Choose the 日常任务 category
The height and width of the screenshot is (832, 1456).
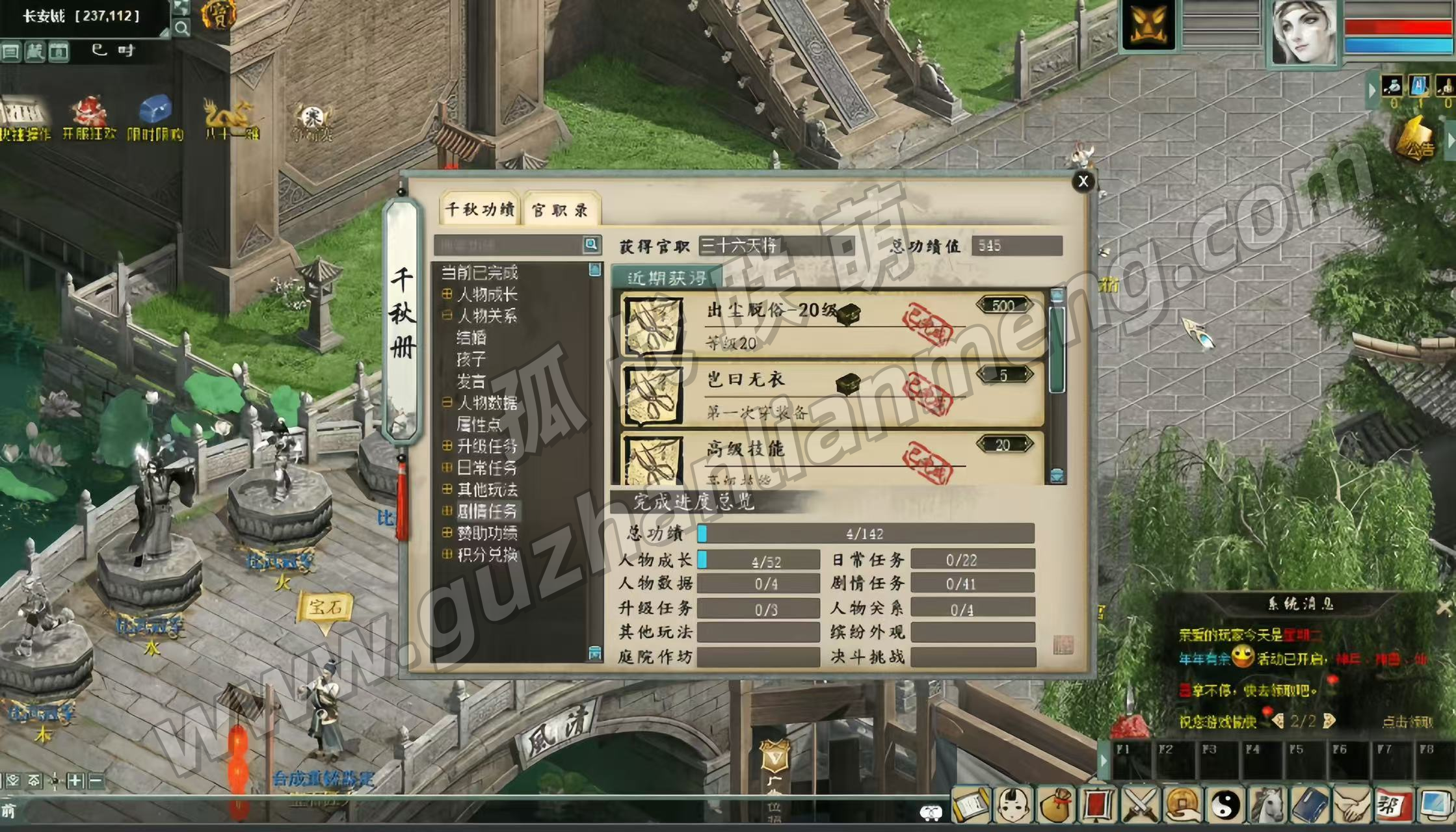pyautogui.click(x=486, y=467)
